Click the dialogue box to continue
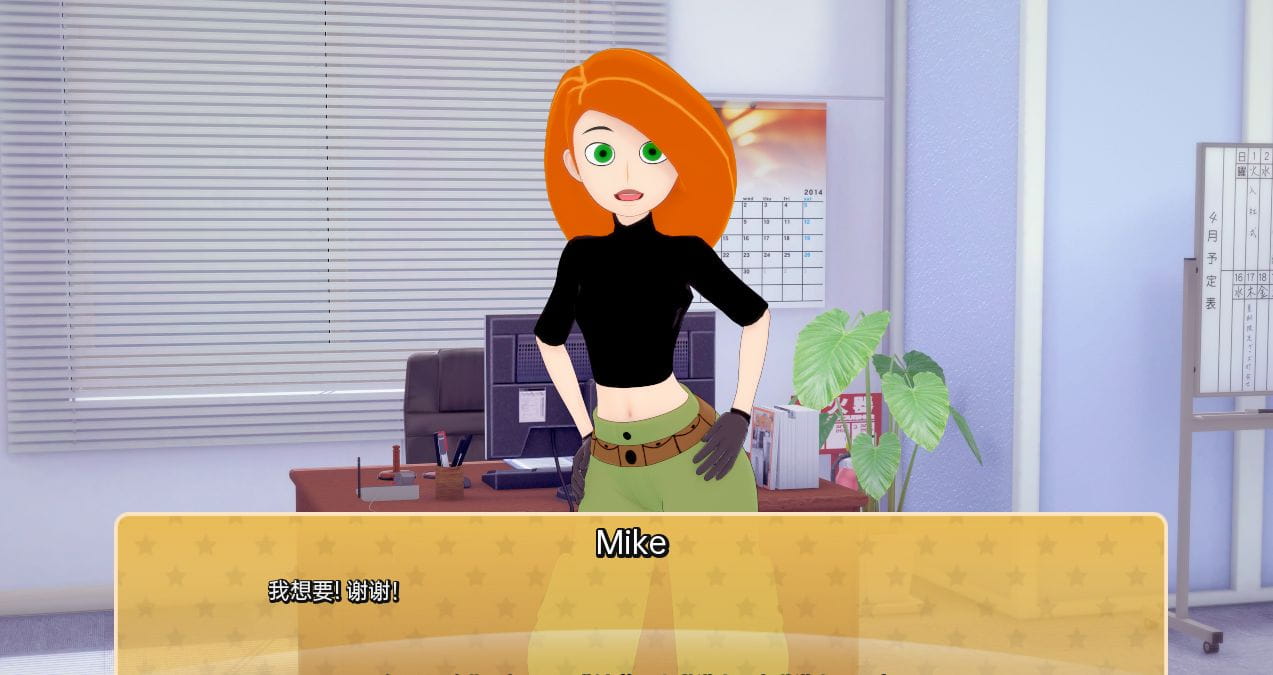Image resolution: width=1273 pixels, height=675 pixels. click(x=640, y=600)
